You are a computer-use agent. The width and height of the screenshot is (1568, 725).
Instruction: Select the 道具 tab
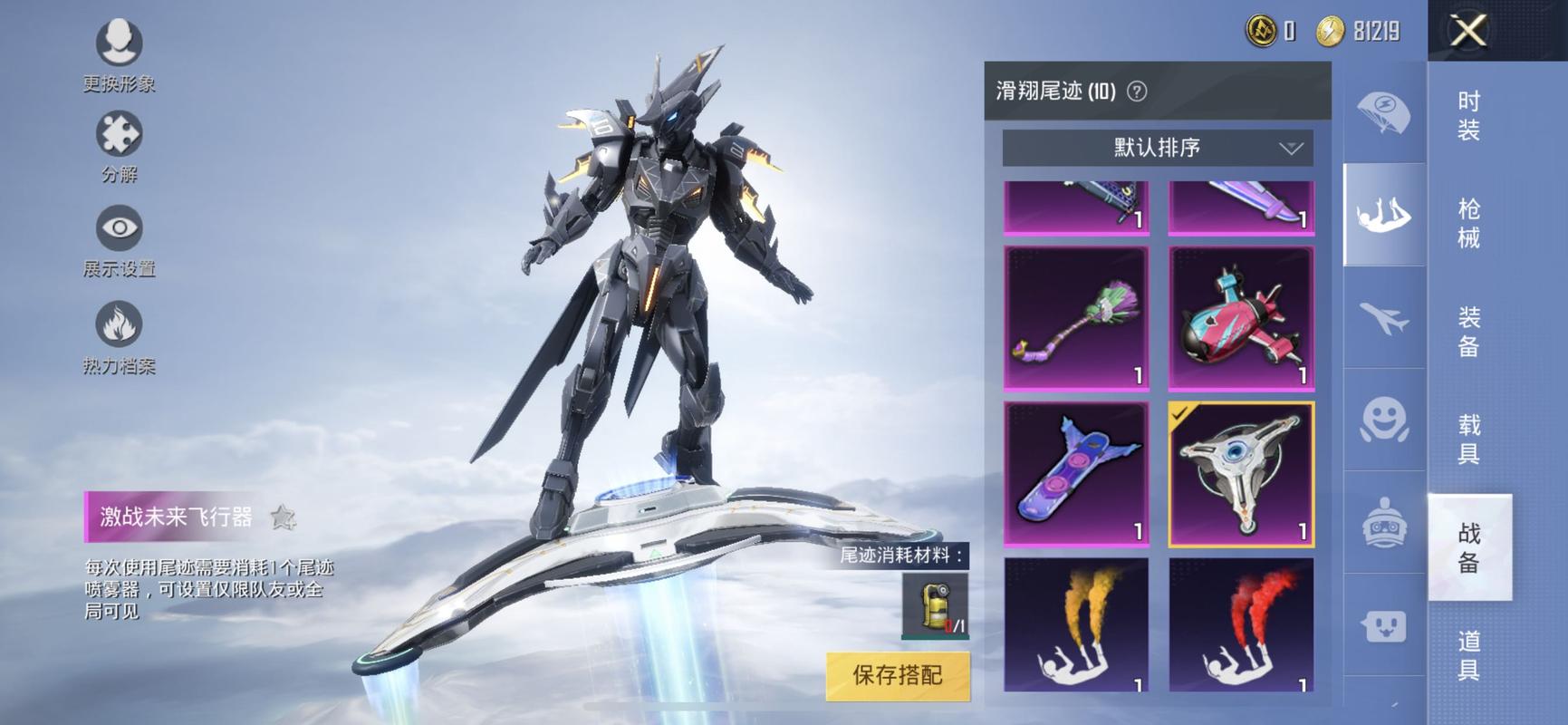tap(1468, 655)
